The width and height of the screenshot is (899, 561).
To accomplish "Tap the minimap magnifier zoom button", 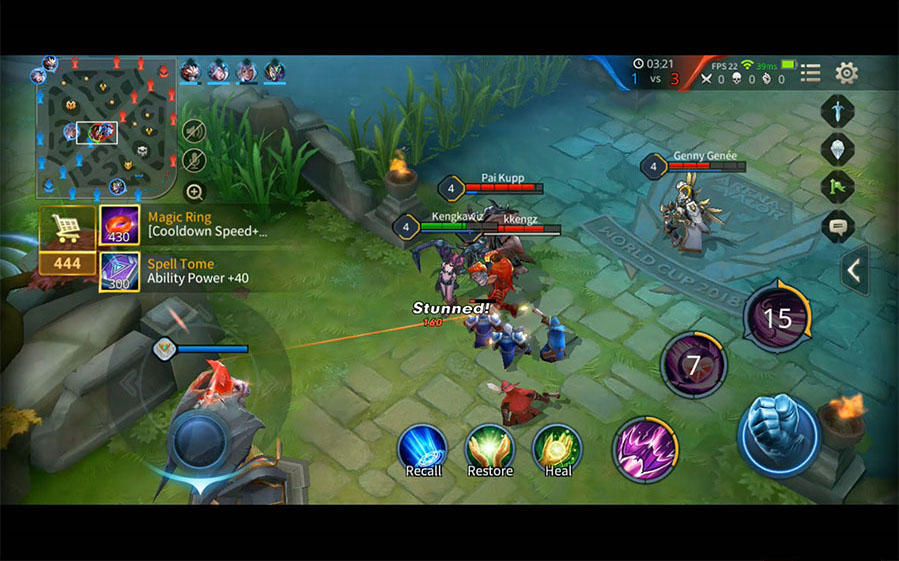I will click(194, 191).
